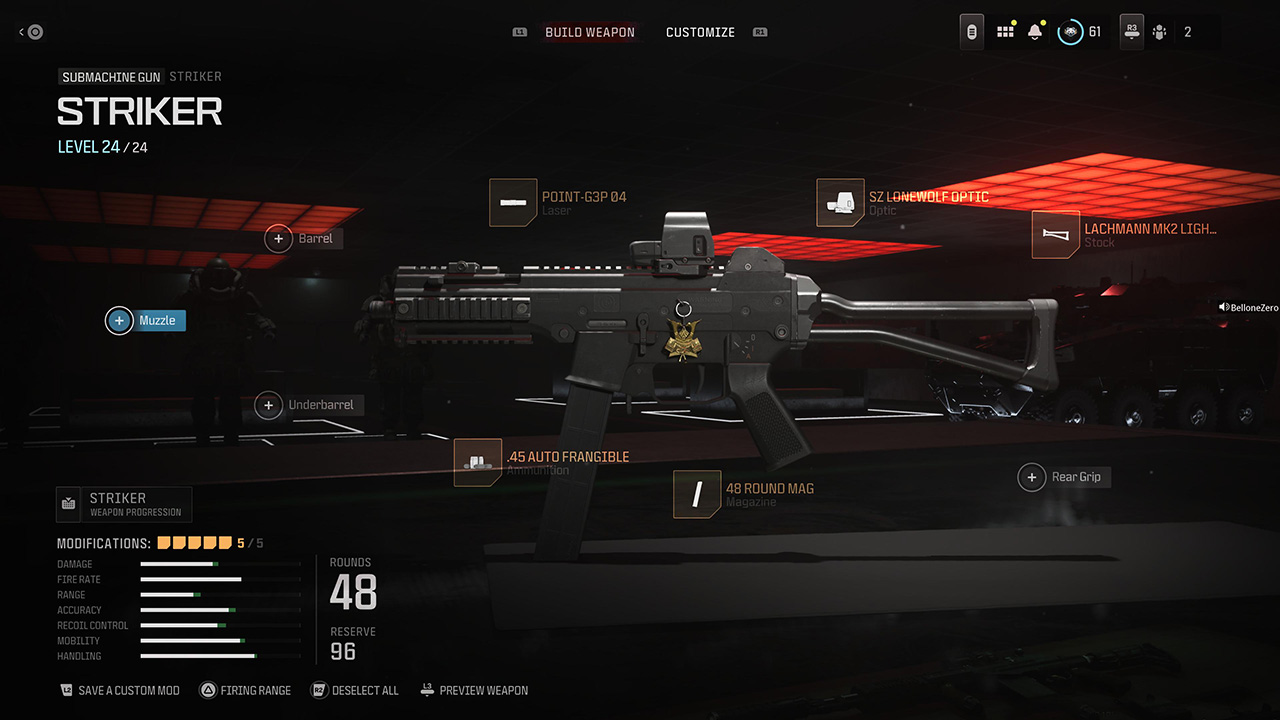1280x720 pixels.
Task: Switch to the Build Weapon tab
Action: tap(589, 32)
